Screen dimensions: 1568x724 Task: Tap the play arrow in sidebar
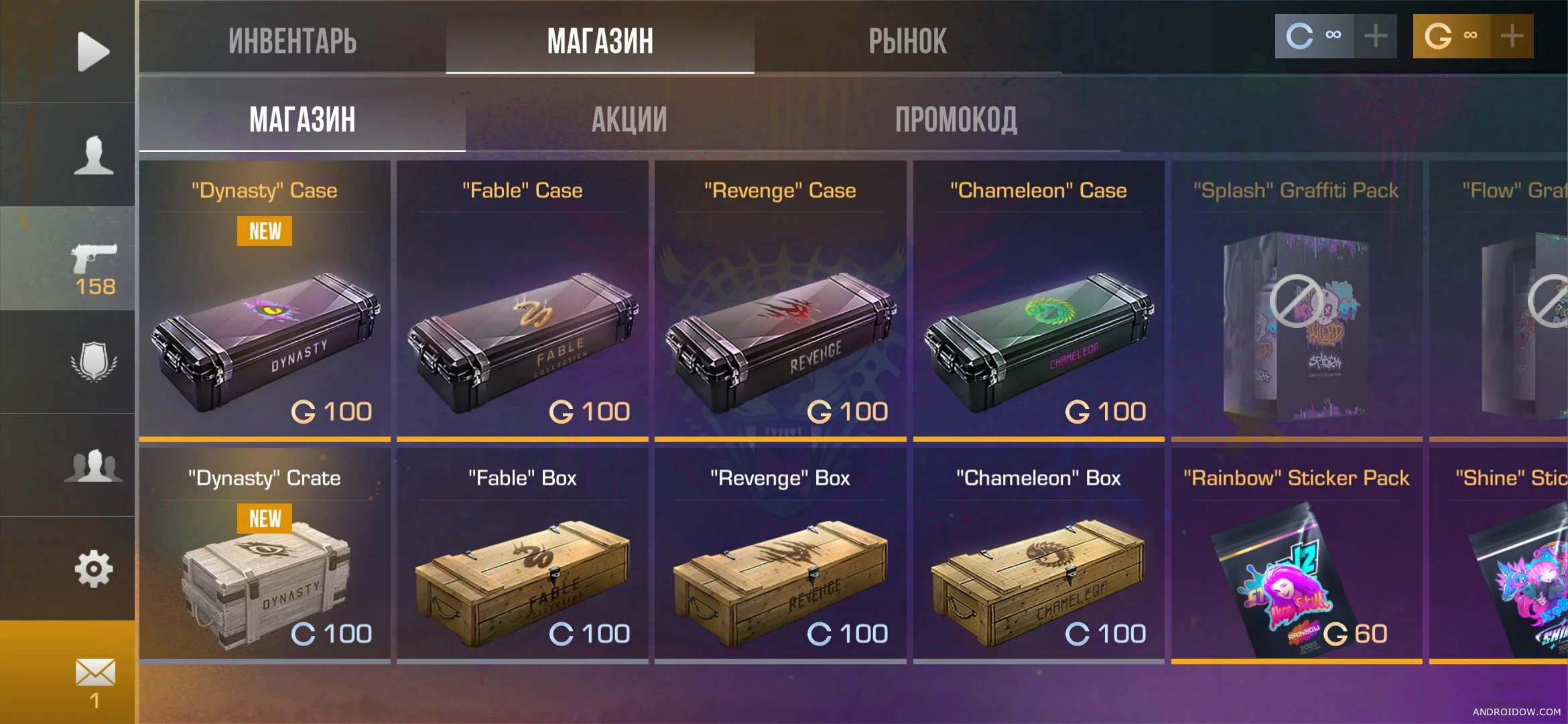click(x=92, y=52)
